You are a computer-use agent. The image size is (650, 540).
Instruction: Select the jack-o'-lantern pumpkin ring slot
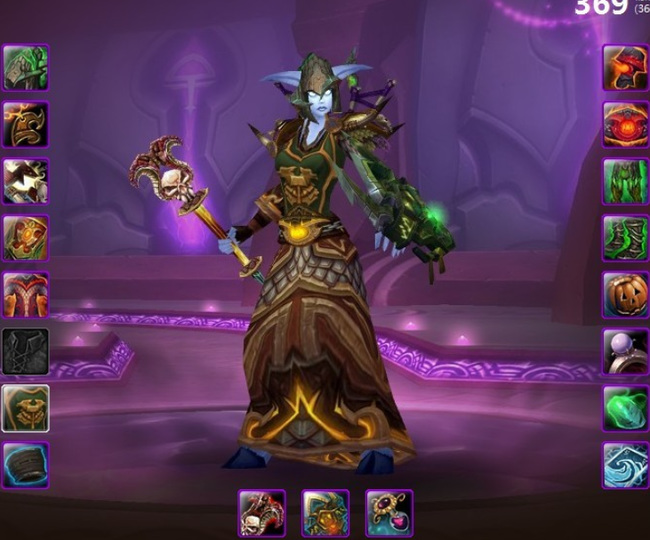(625, 295)
